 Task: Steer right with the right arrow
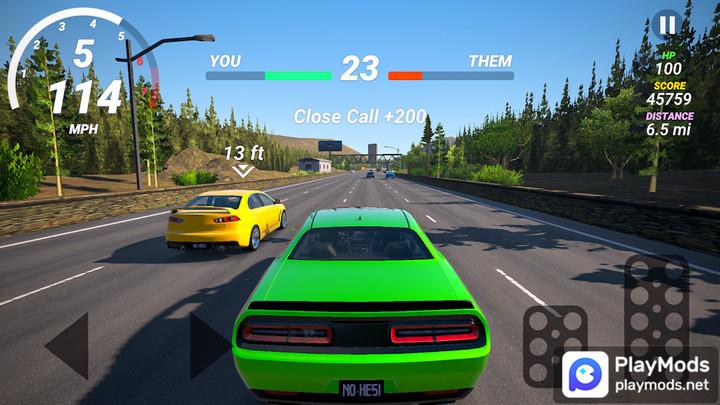click(x=208, y=346)
